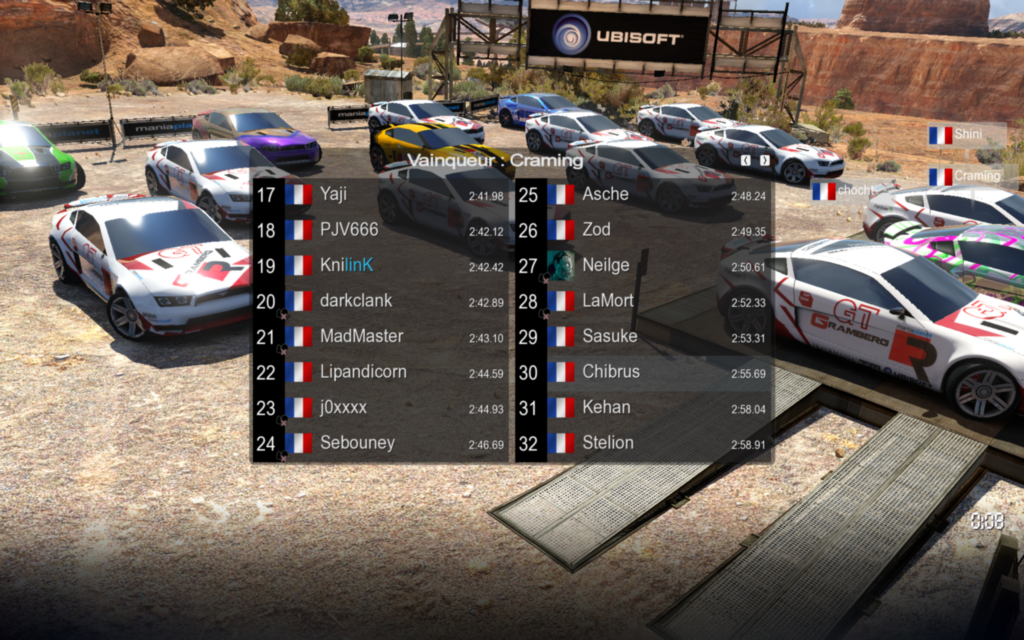This screenshot has width=1024, height=640.
Task: Click the Chibrus player row
Action: tap(645, 372)
